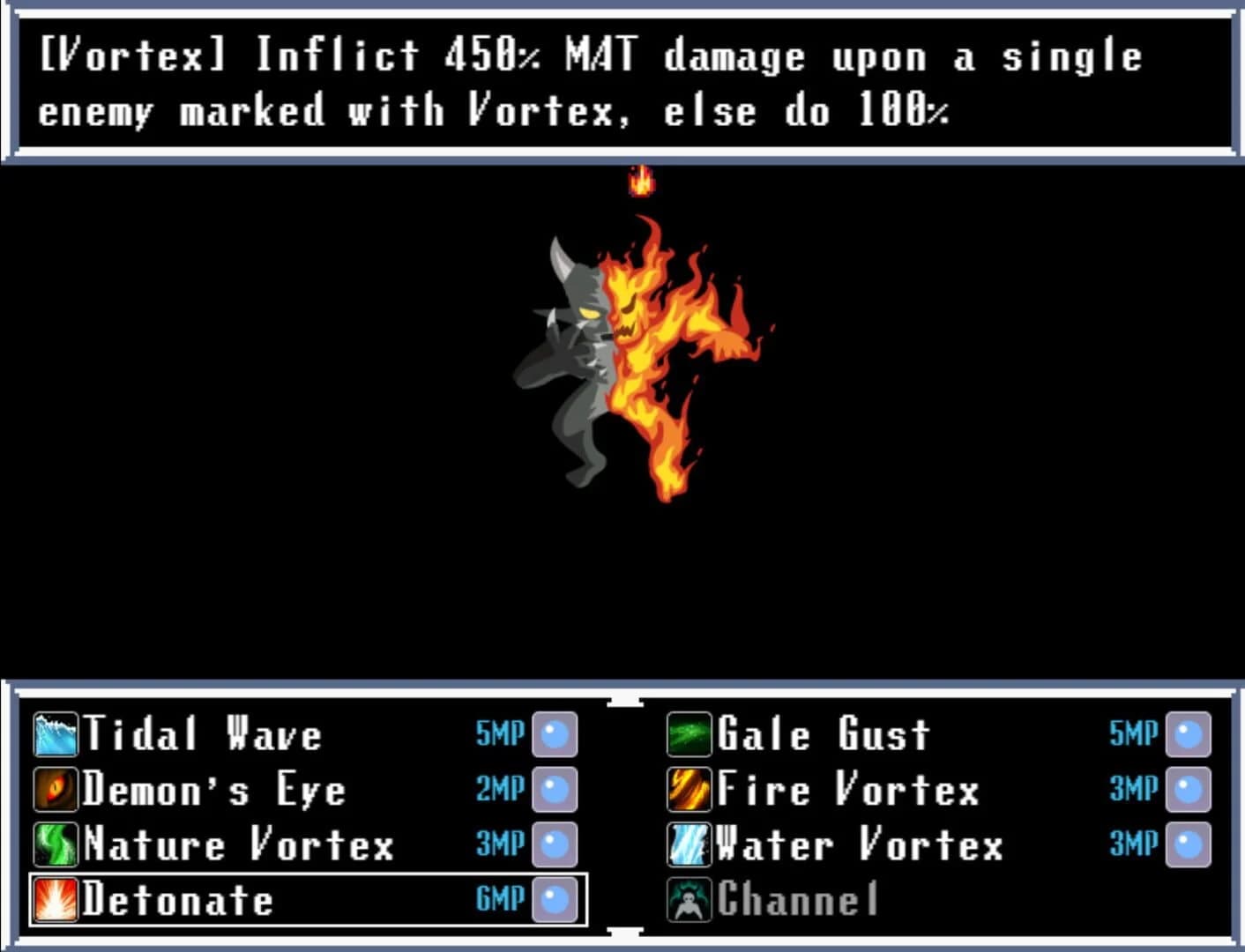Click the blue MP orb beside Nature Vortex
1245x952 pixels.
(x=555, y=844)
